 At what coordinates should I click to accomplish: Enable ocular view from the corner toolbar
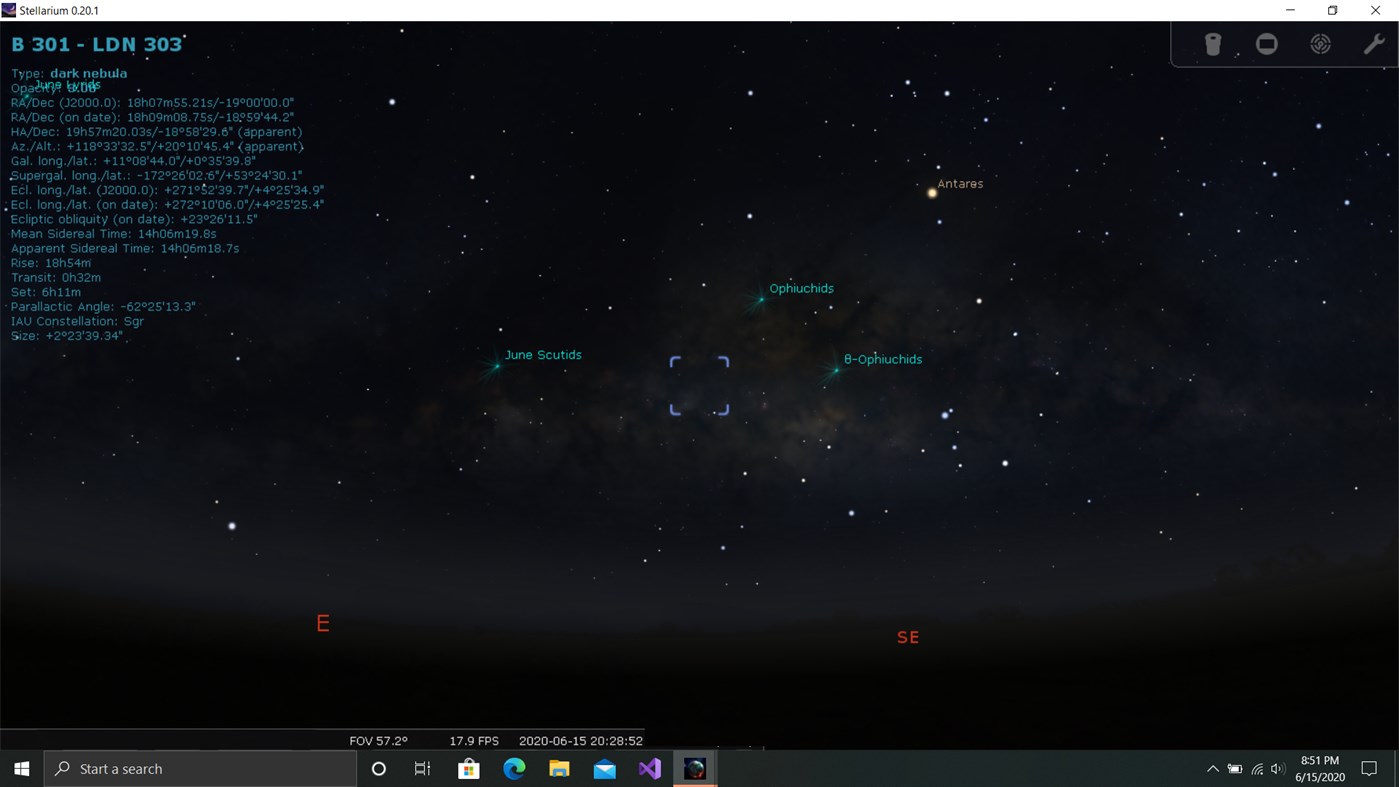[1267, 44]
